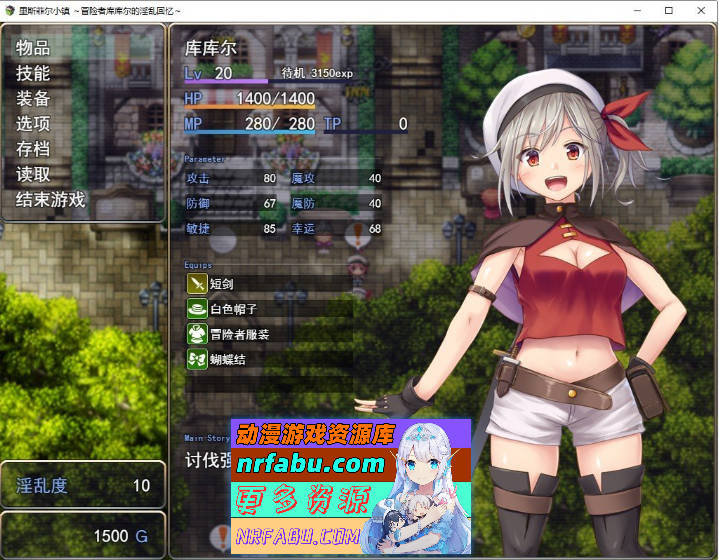This screenshot has width=719, height=560.
Task: Select 结束游戏 to end the game
Action: pyautogui.click(x=51, y=199)
